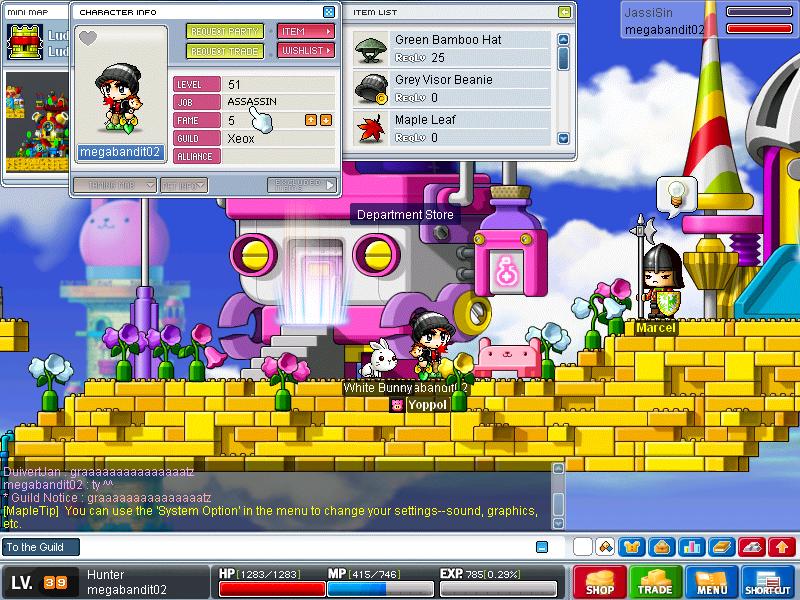Collapse the Item List panel

565,12
